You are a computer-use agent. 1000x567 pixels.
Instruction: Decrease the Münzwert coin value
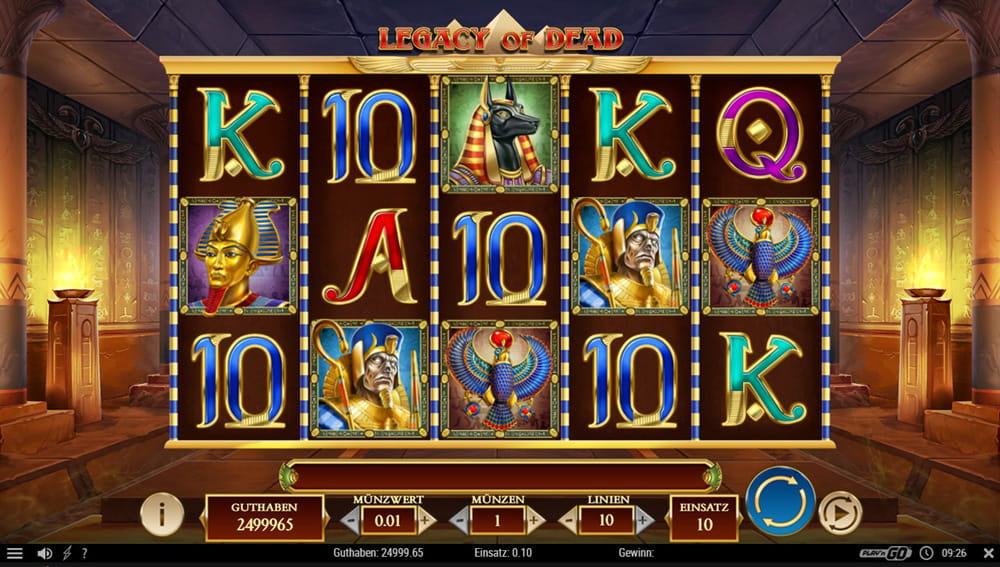(x=350, y=520)
